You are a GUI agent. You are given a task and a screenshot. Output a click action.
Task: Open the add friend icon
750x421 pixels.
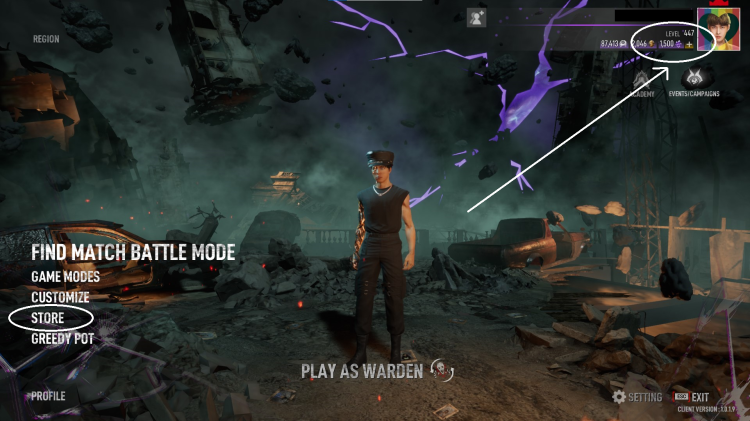click(x=476, y=17)
